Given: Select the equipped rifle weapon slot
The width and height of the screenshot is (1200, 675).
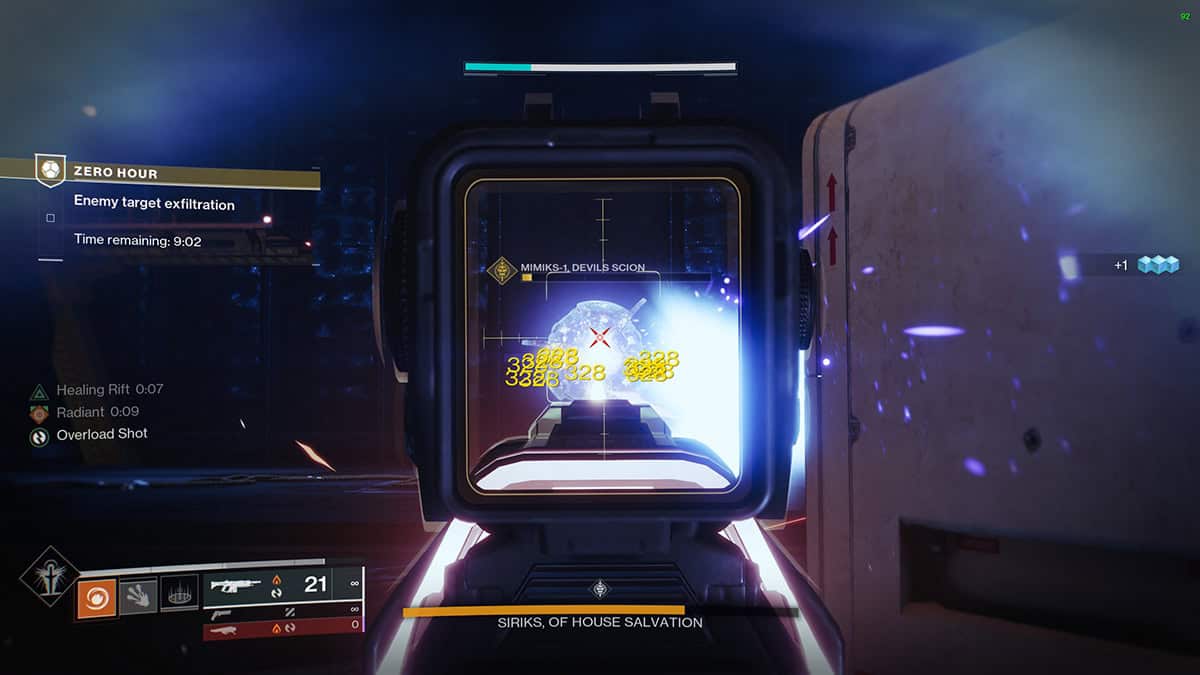Looking at the screenshot, I should tap(237, 585).
